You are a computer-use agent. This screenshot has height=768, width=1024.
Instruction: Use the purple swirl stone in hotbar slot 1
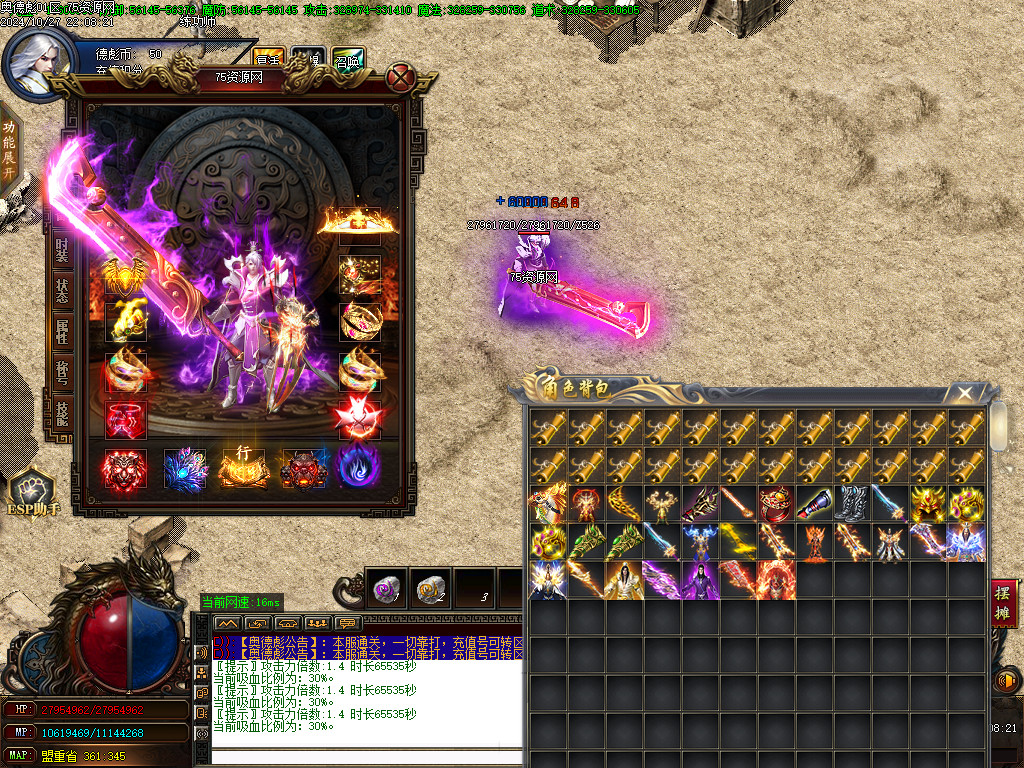pyautogui.click(x=388, y=588)
